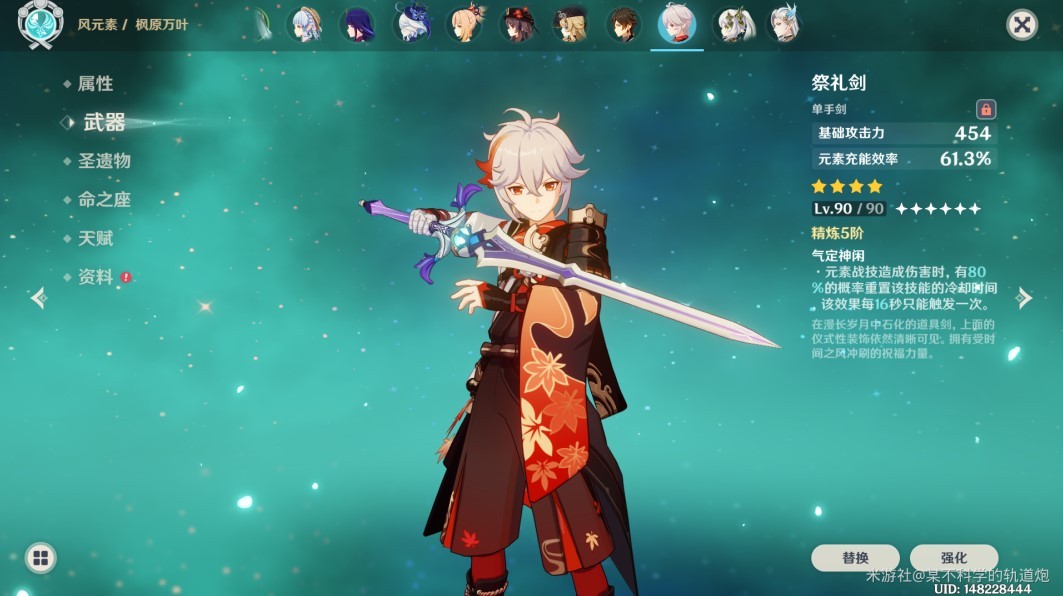Image resolution: width=1063 pixels, height=596 pixels.
Task: Open the 属性 attributes page
Action: pos(95,84)
